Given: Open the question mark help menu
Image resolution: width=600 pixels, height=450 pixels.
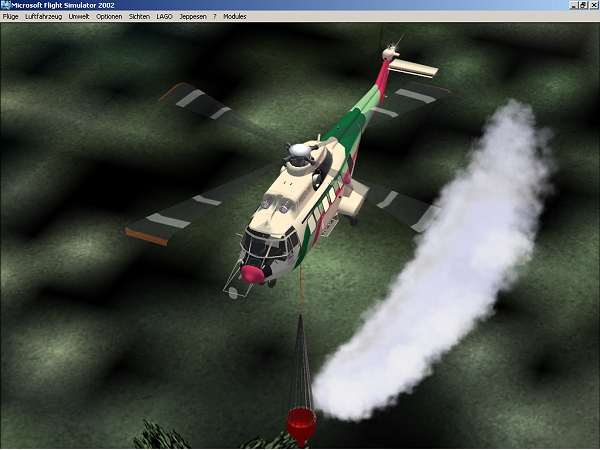Looking at the screenshot, I should (214, 17).
